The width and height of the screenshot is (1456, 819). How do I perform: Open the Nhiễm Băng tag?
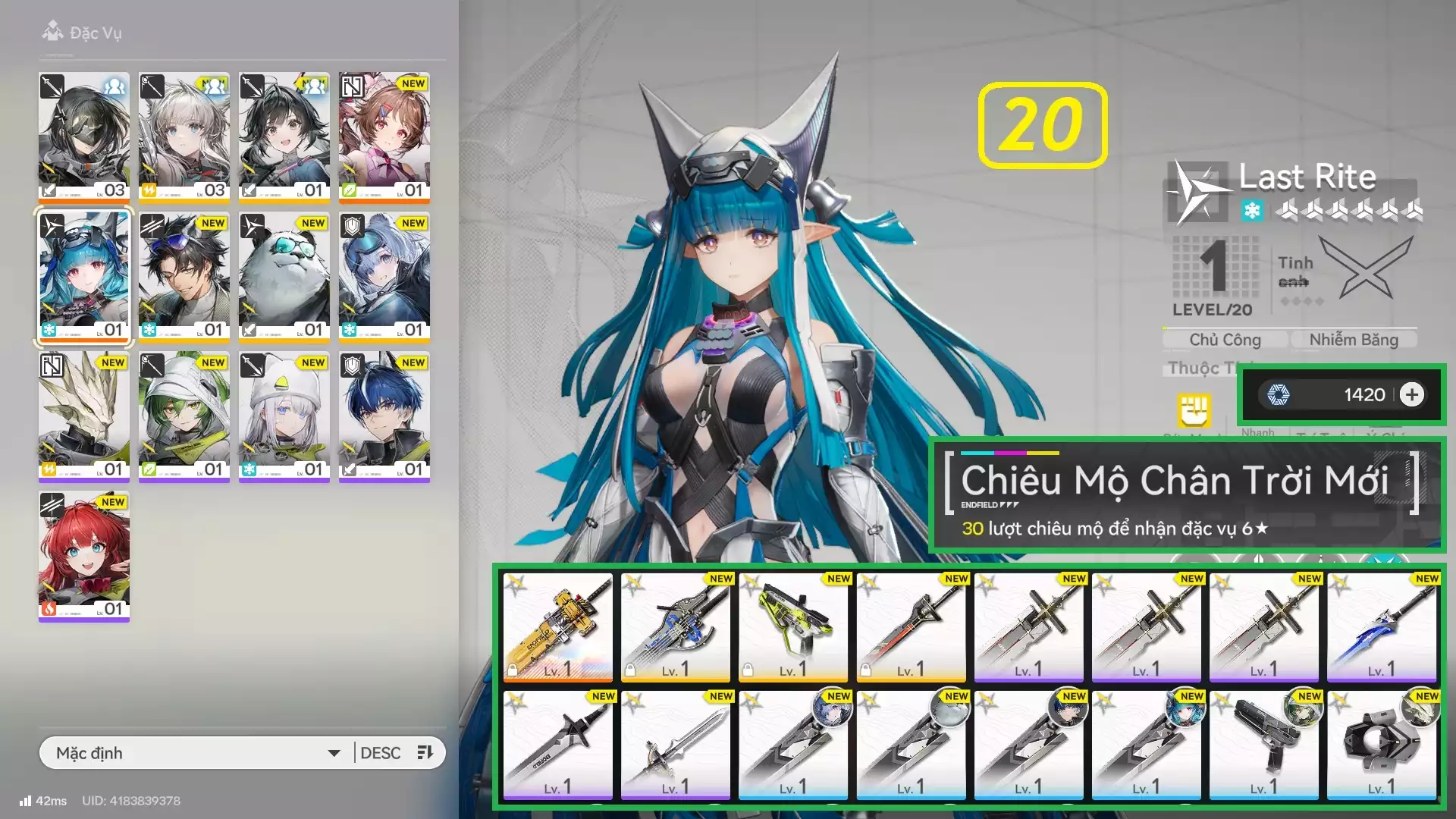pyautogui.click(x=1354, y=340)
